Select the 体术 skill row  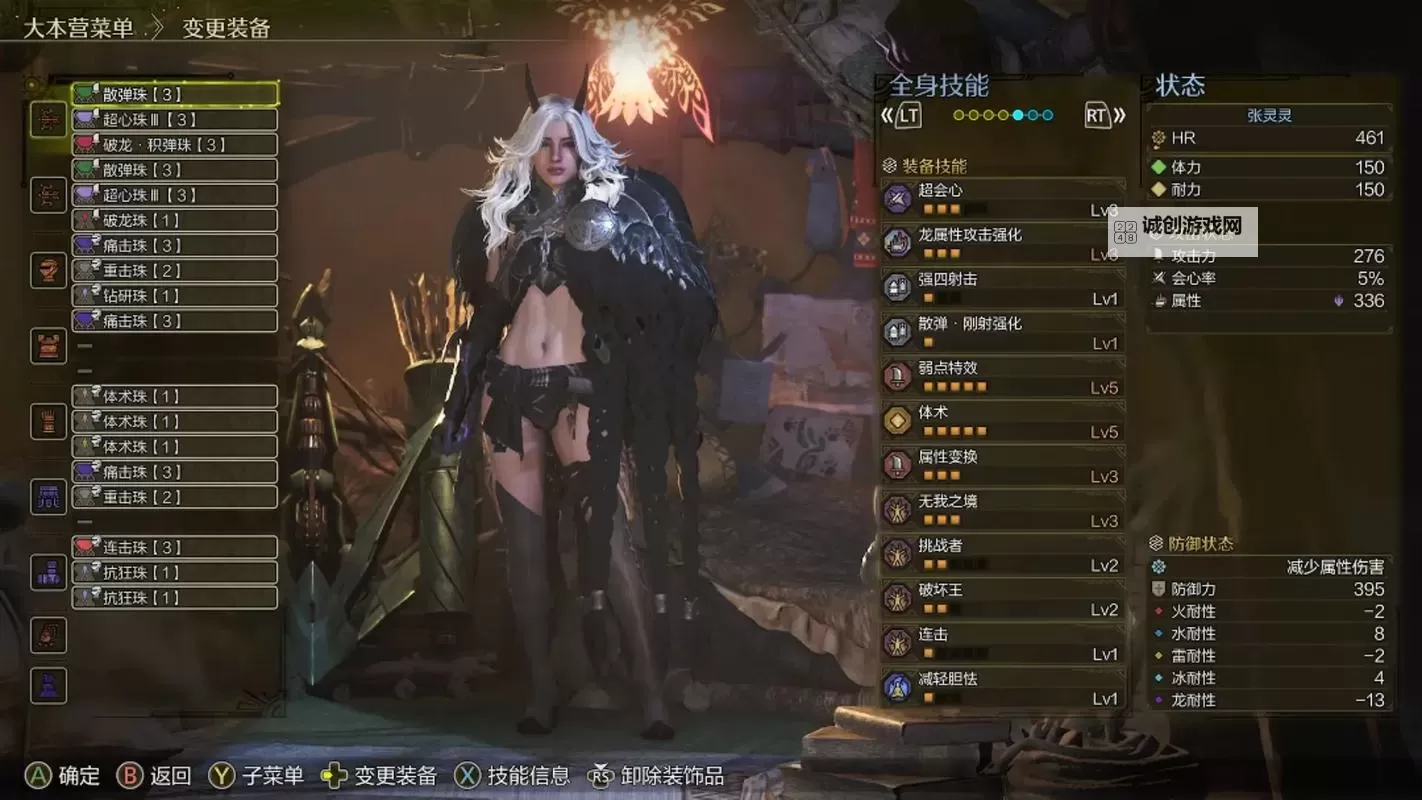coord(1002,421)
